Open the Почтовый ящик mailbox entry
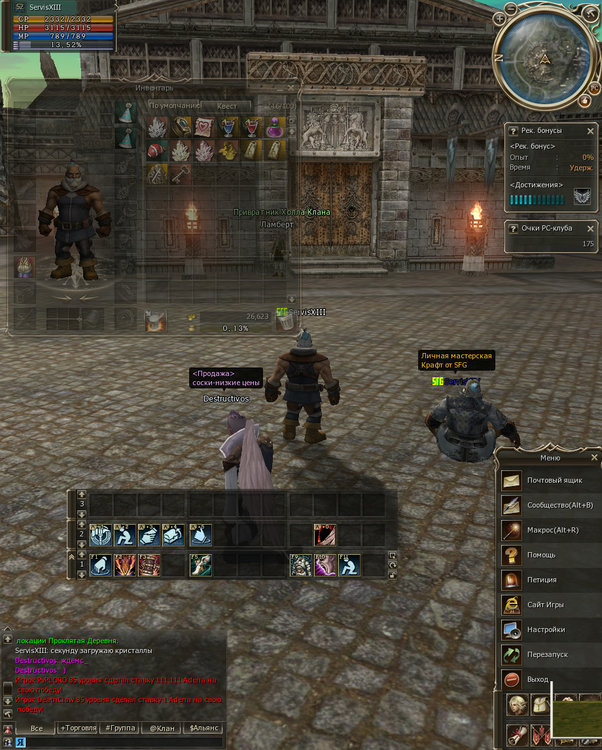 coord(548,480)
